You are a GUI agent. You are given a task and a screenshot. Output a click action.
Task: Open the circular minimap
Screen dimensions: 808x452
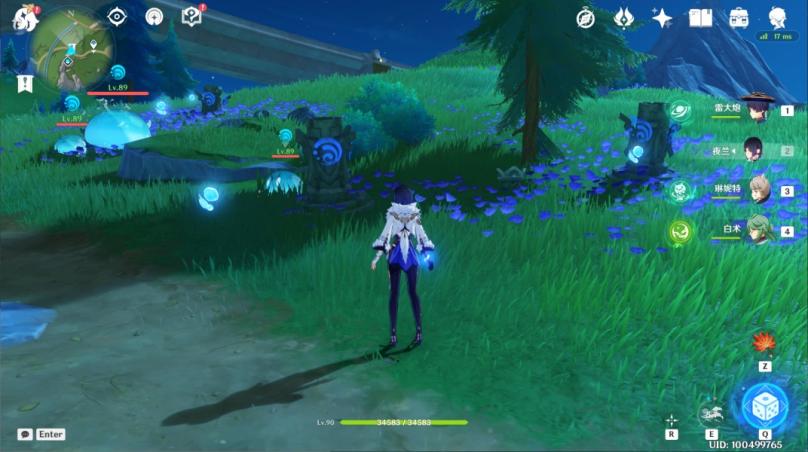[x=71, y=50]
